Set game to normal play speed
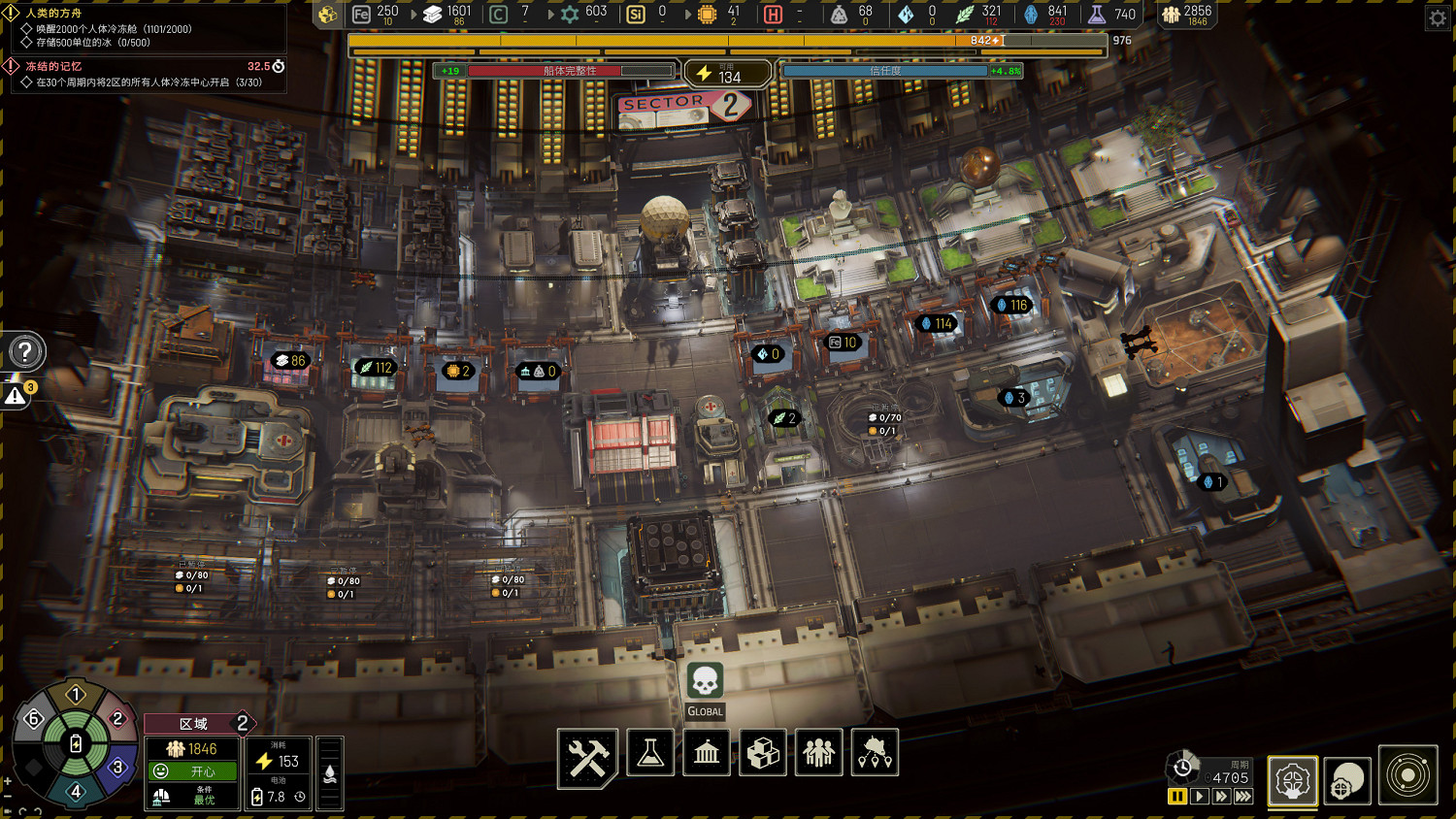Image resolution: width=1456 pixels, height=819 pixels. (1200, 797)
